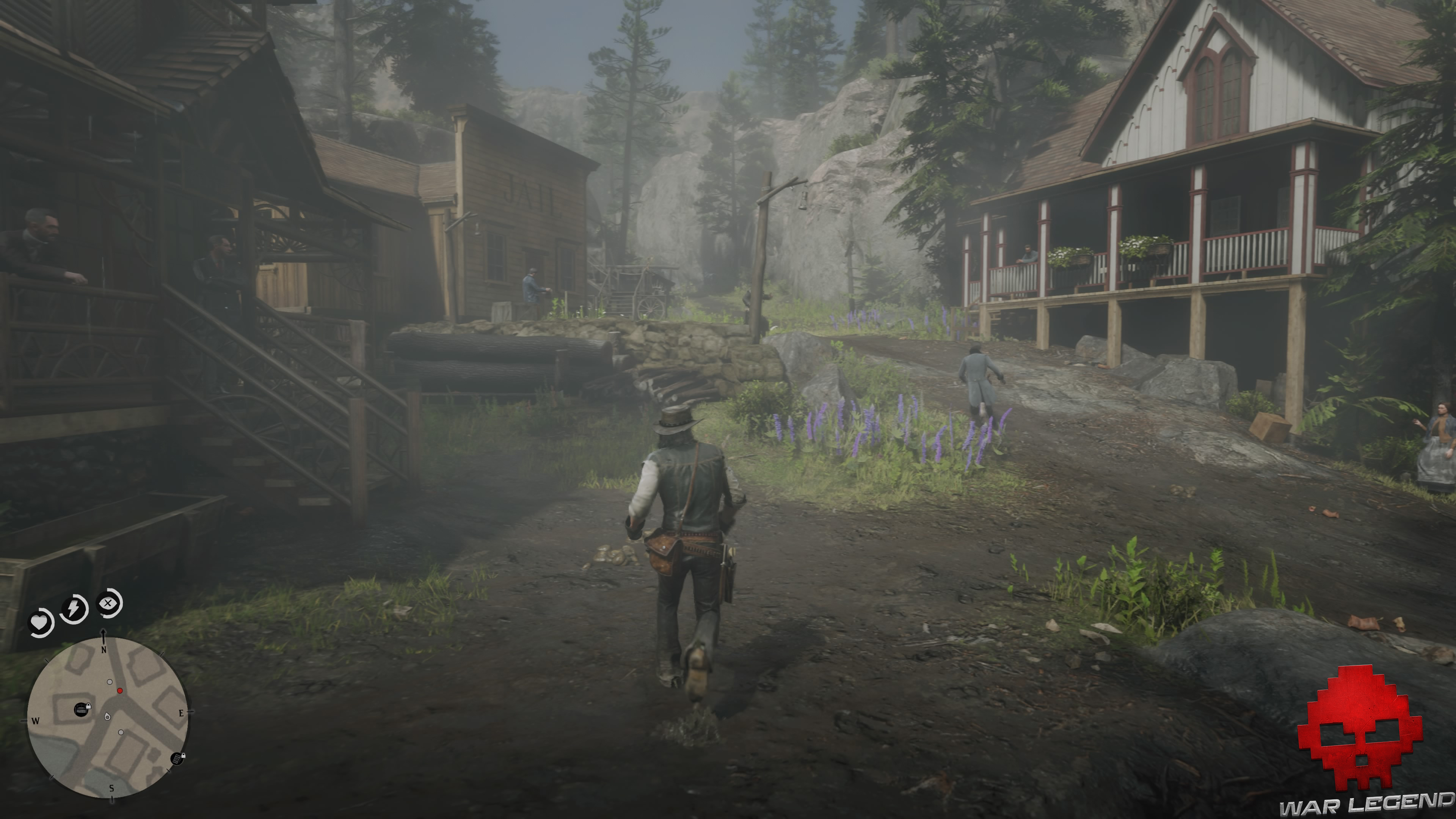
Task: Click the north arrow above the minimap
Action: (104, 634)
